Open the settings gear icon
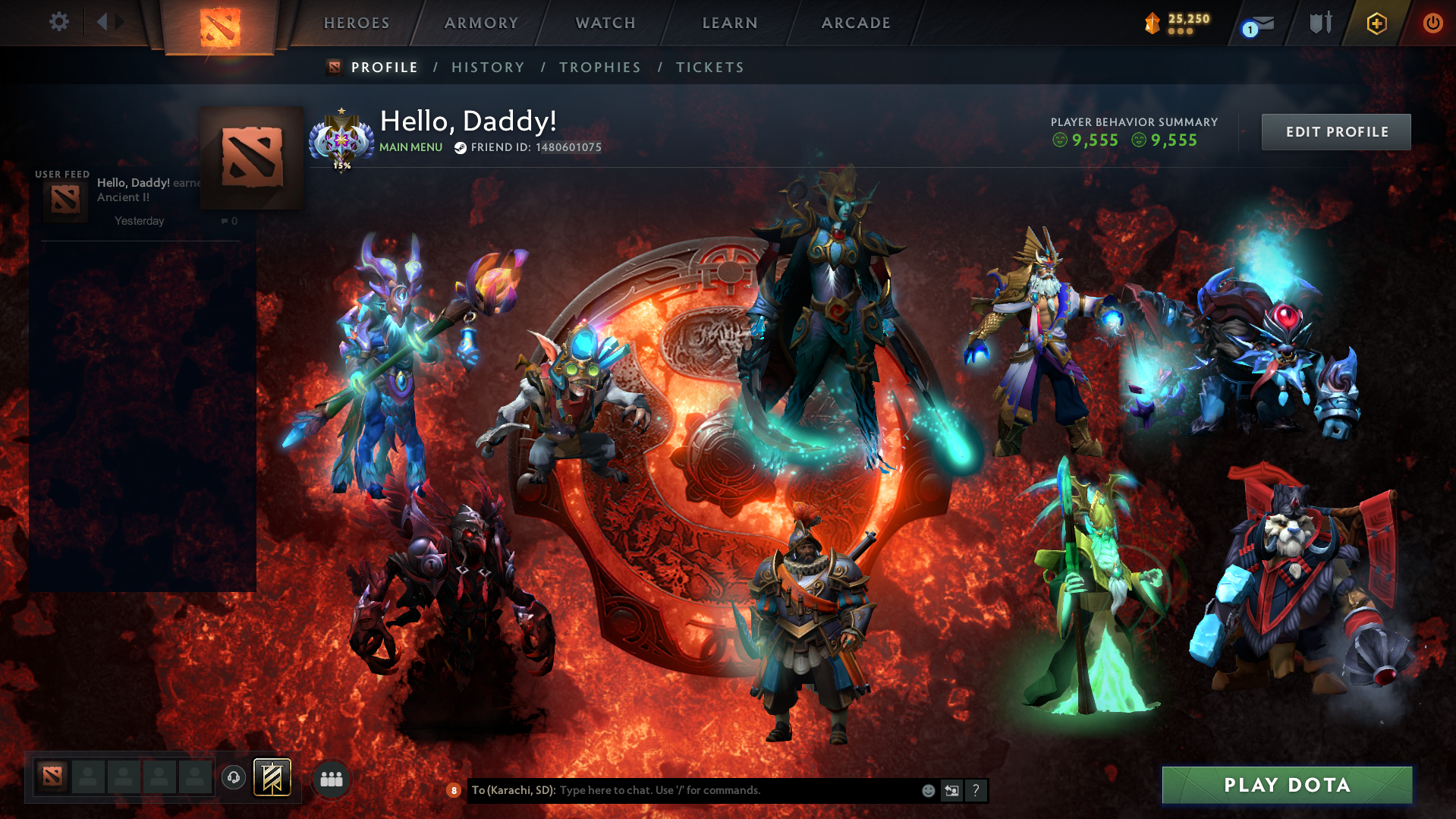The width and height of the screenshot is (1456, 819). click(58, 22)
